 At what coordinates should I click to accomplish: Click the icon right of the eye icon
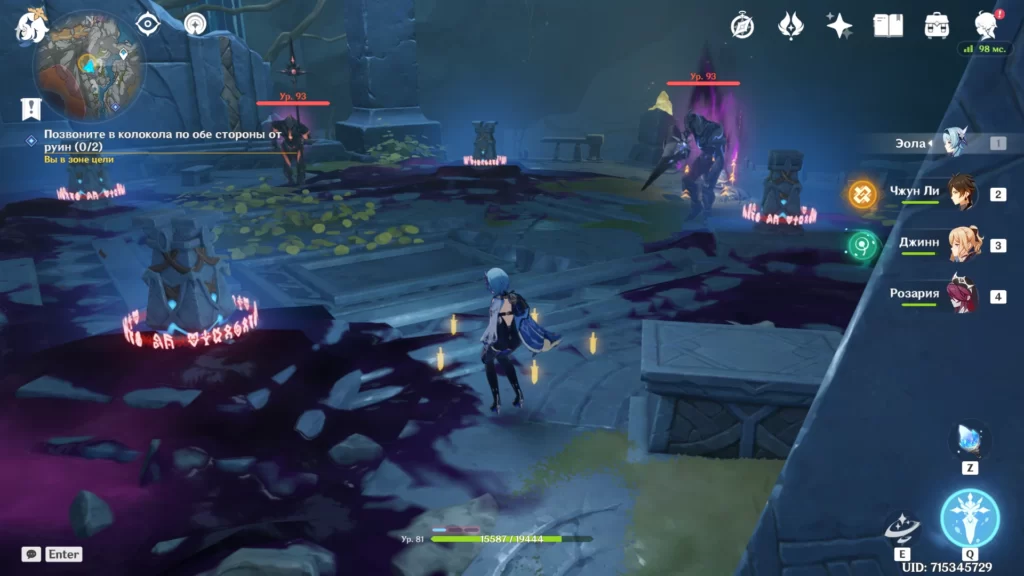(x=196, y=23)
